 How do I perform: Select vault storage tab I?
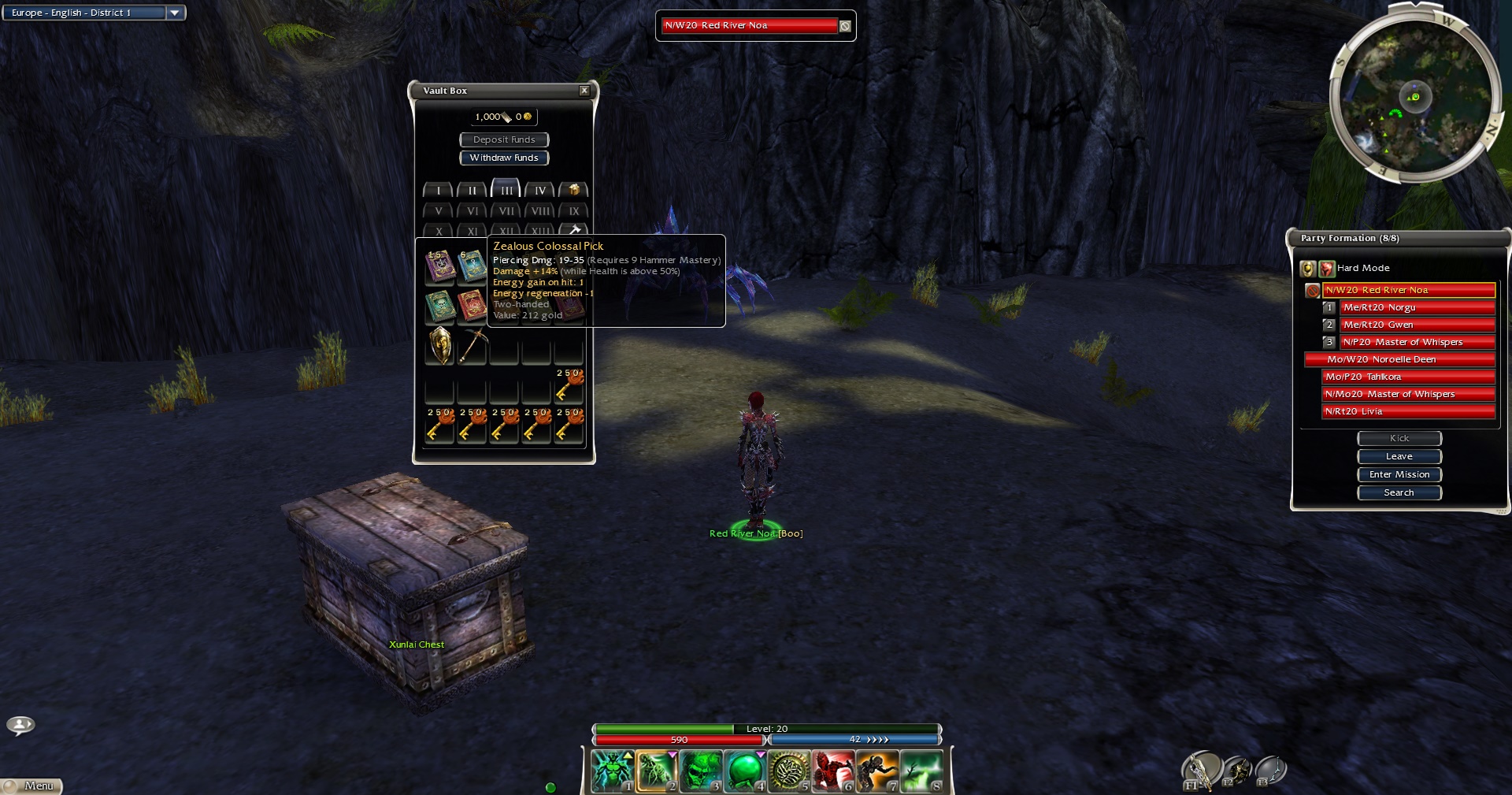[x=438, y=190]
